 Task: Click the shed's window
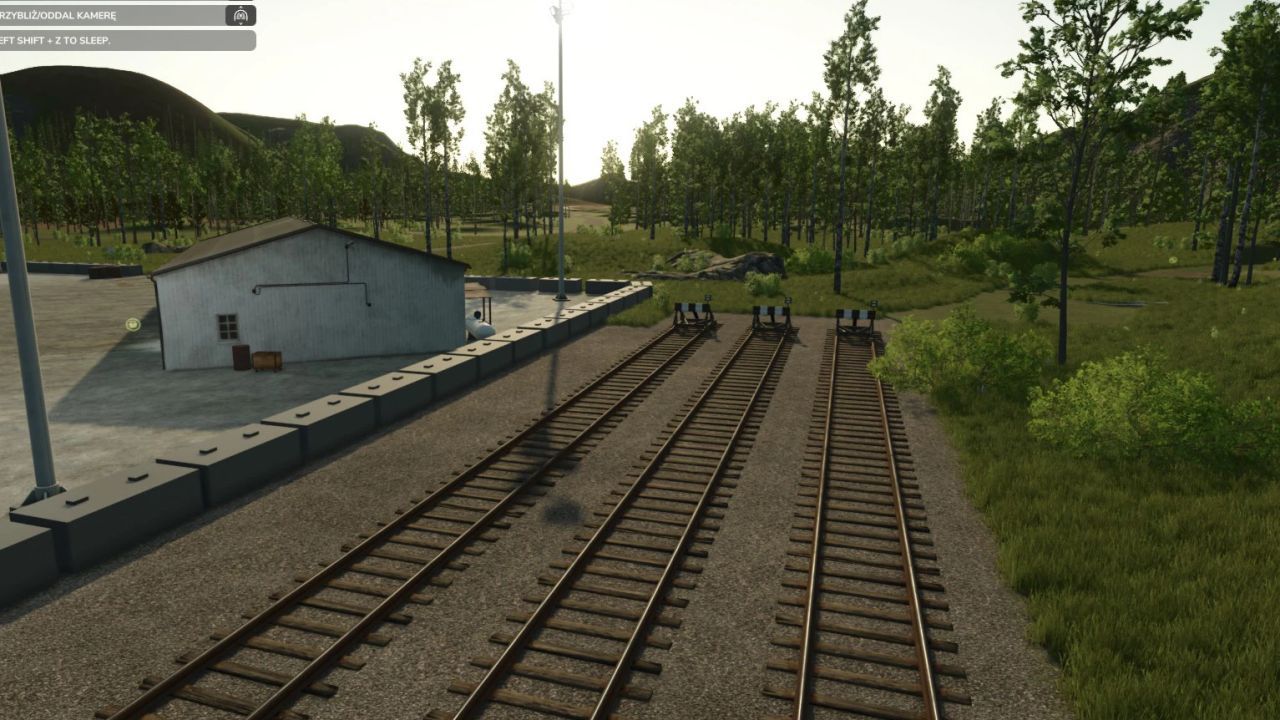(x=226, y=327)
